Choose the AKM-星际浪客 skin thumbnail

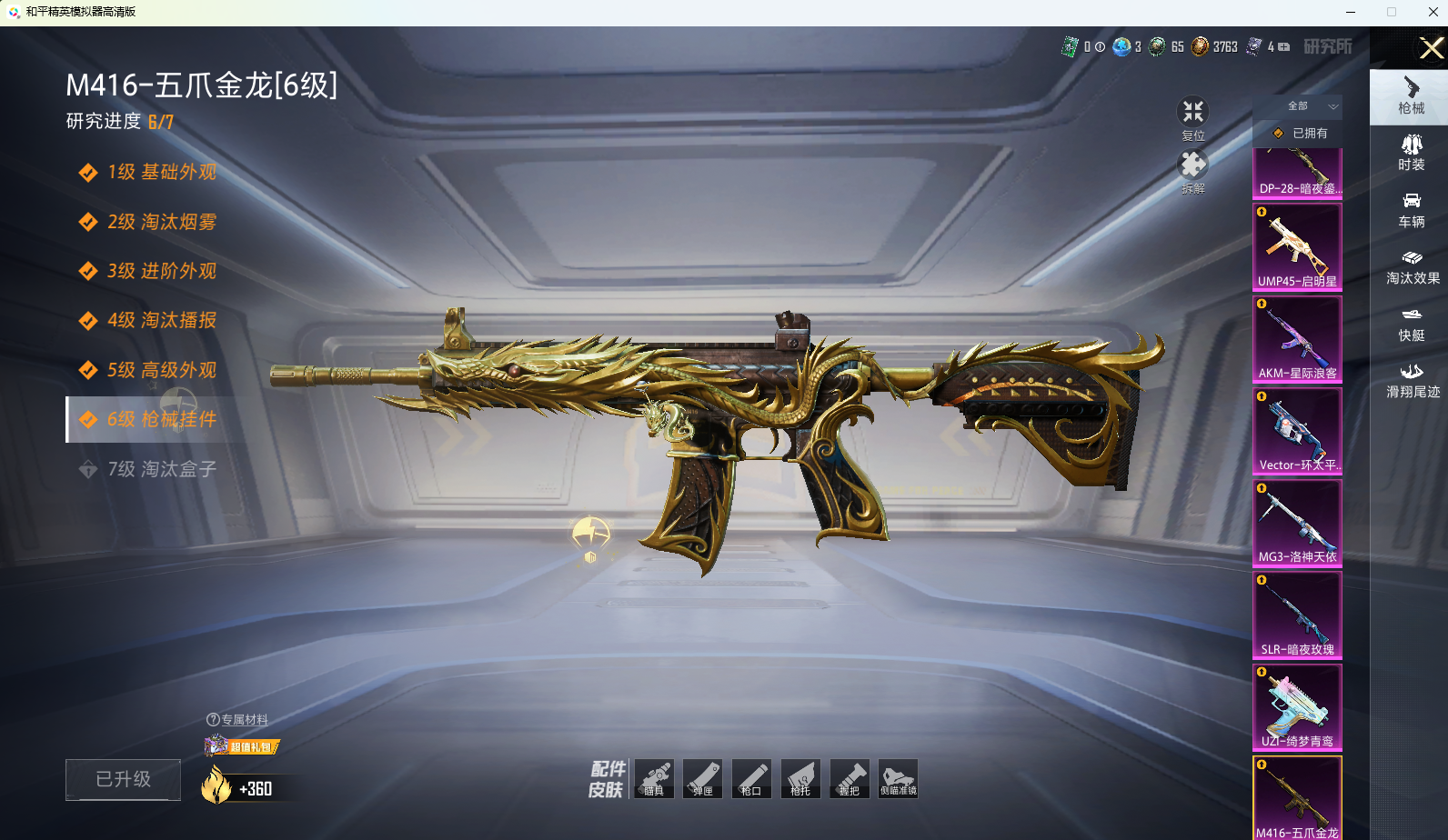coord(1297,338)
